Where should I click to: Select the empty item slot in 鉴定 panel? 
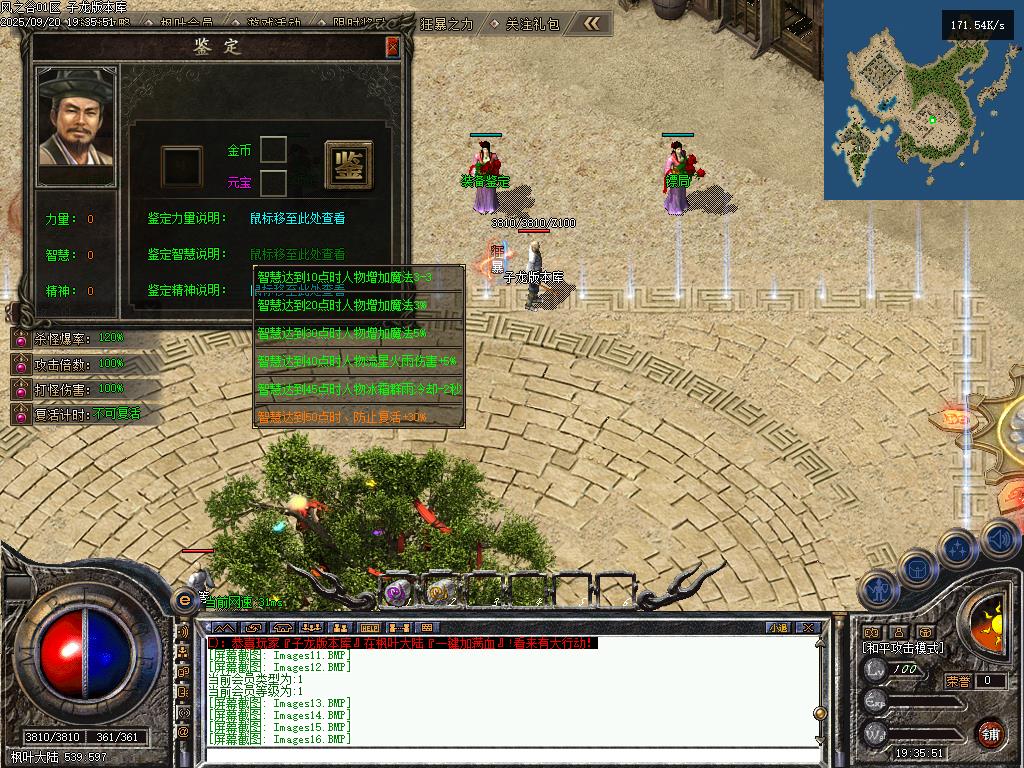(181, 165)
